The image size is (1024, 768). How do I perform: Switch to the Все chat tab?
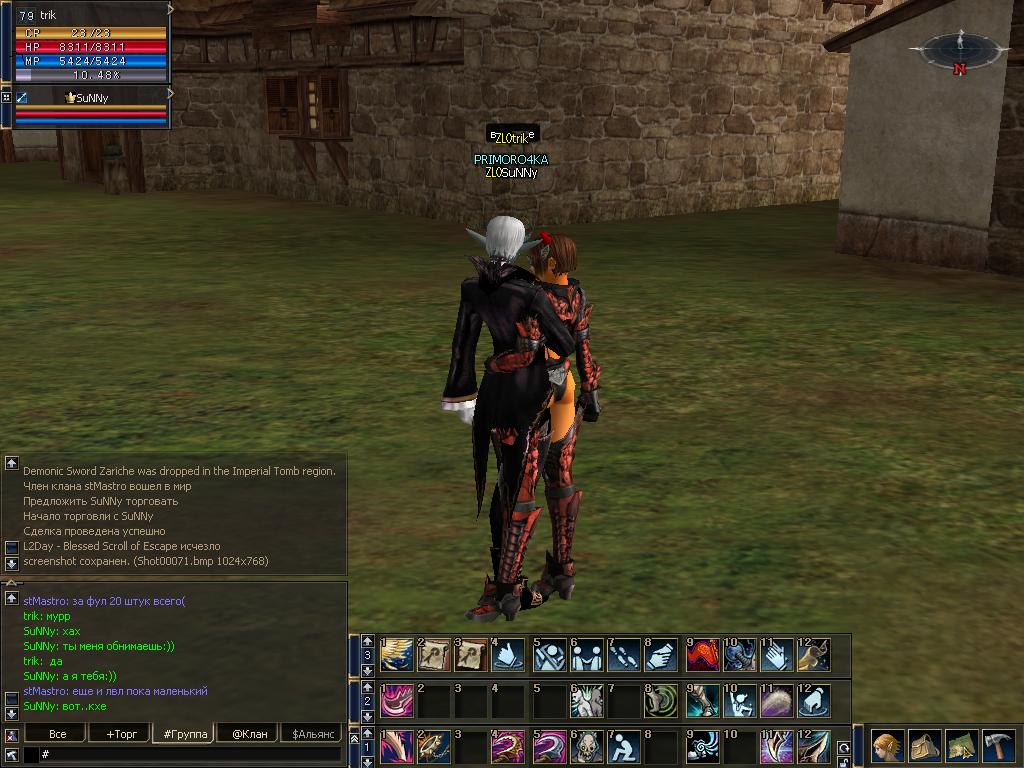(x=58, y=734)
